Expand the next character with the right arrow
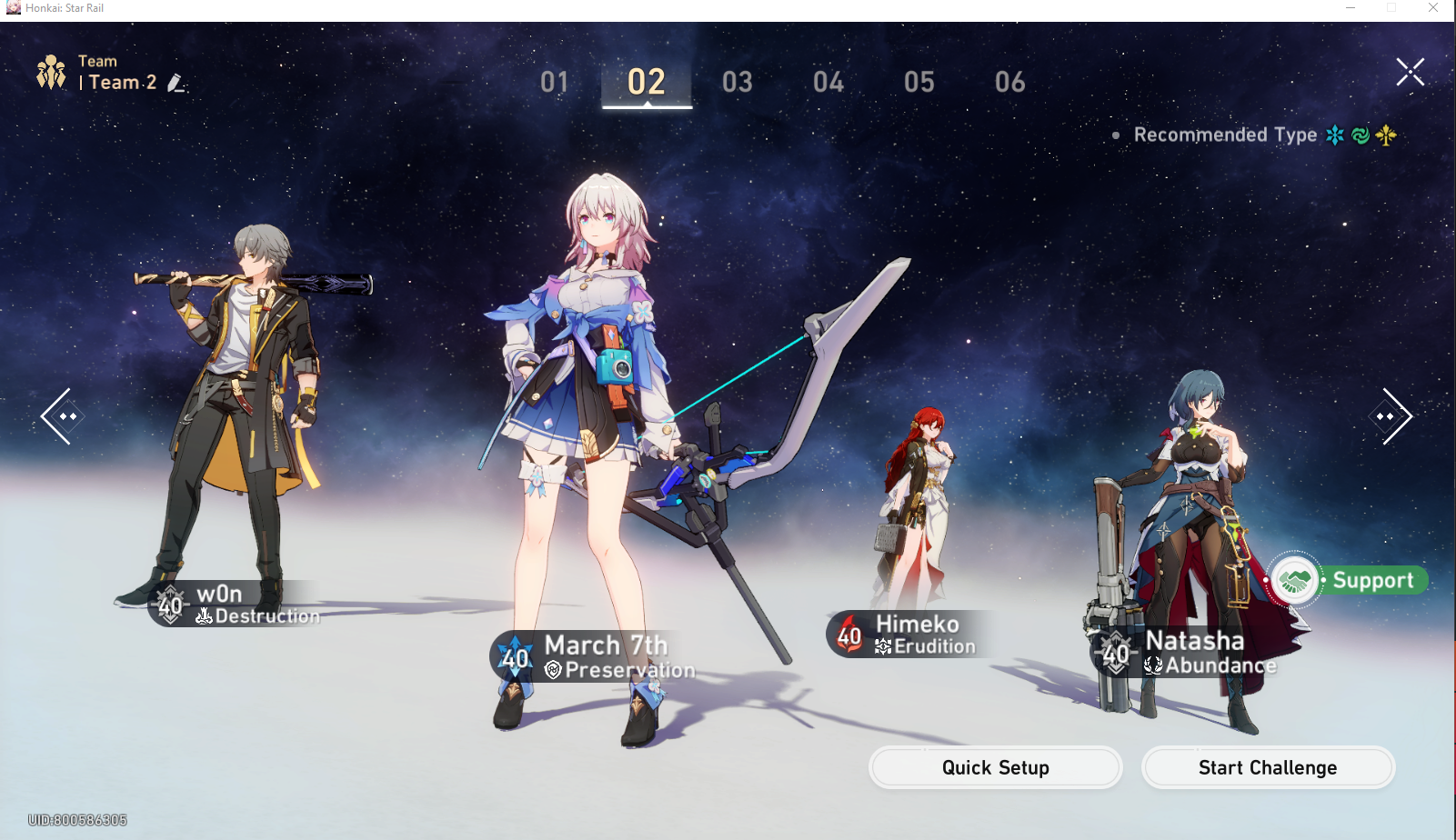 point(1393,415)
